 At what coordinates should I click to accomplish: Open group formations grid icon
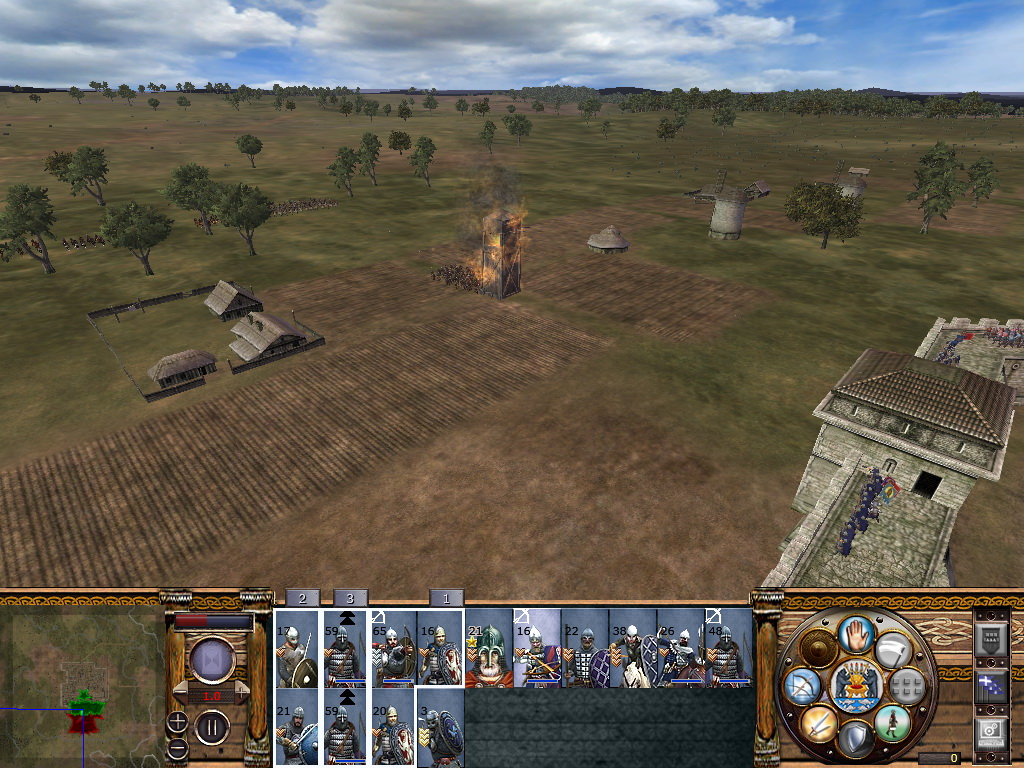point(906,686)
